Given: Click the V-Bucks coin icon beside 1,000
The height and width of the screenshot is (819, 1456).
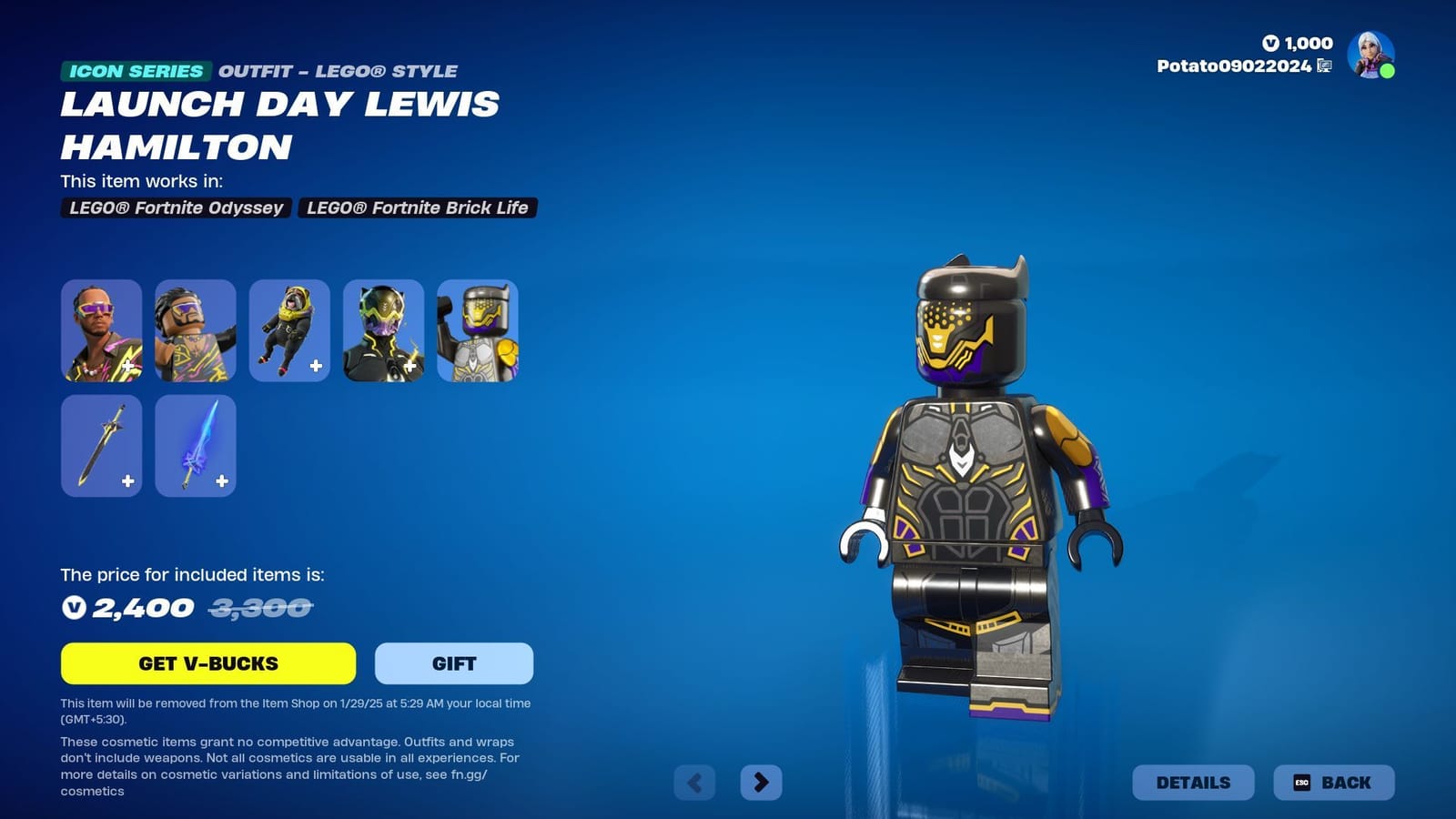Looking at the screenshot, I should click(x=1270, y=43).
